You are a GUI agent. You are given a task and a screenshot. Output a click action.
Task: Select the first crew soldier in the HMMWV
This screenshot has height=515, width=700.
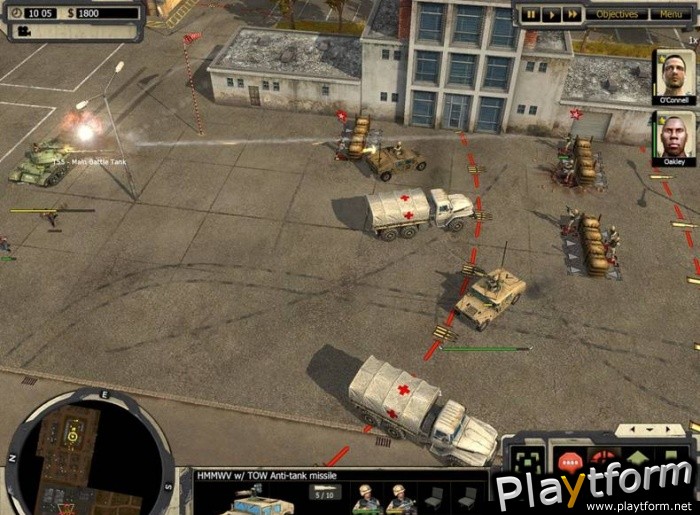365,498
